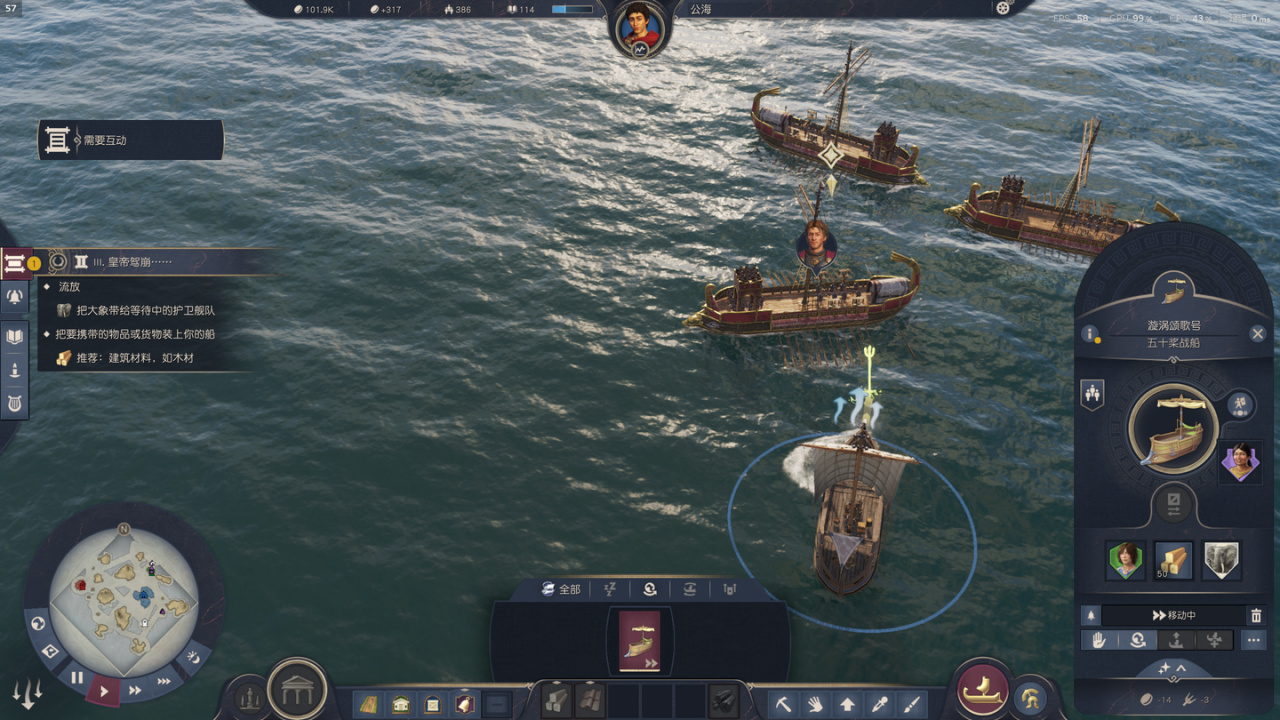Choose the paintbrush tool
This screenshot has width=1280, height=720.
coord(911,703)
